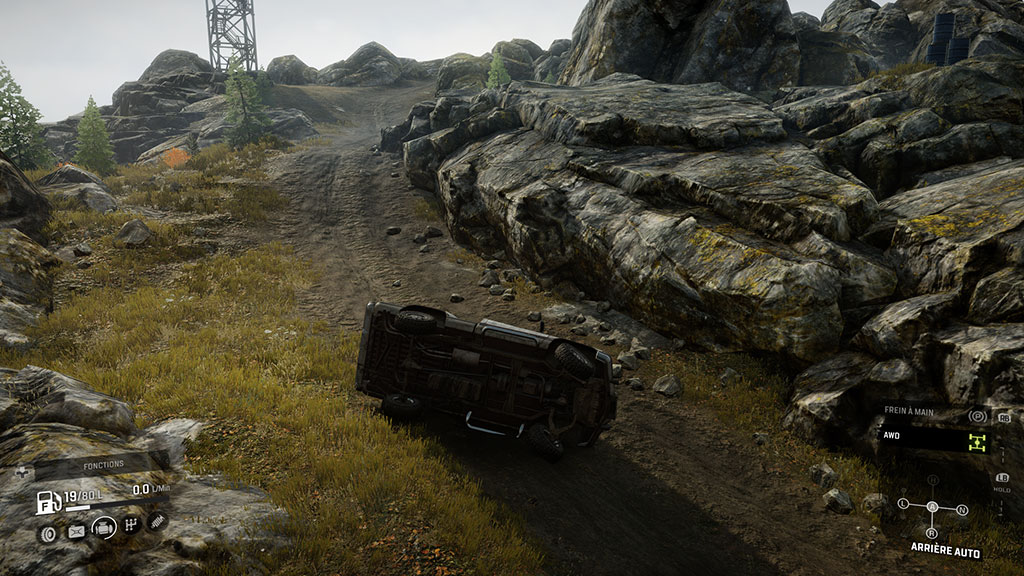Shift to the A automatic gear
The width and height of the screenshot is (1024, 576).
click(932, 506)
